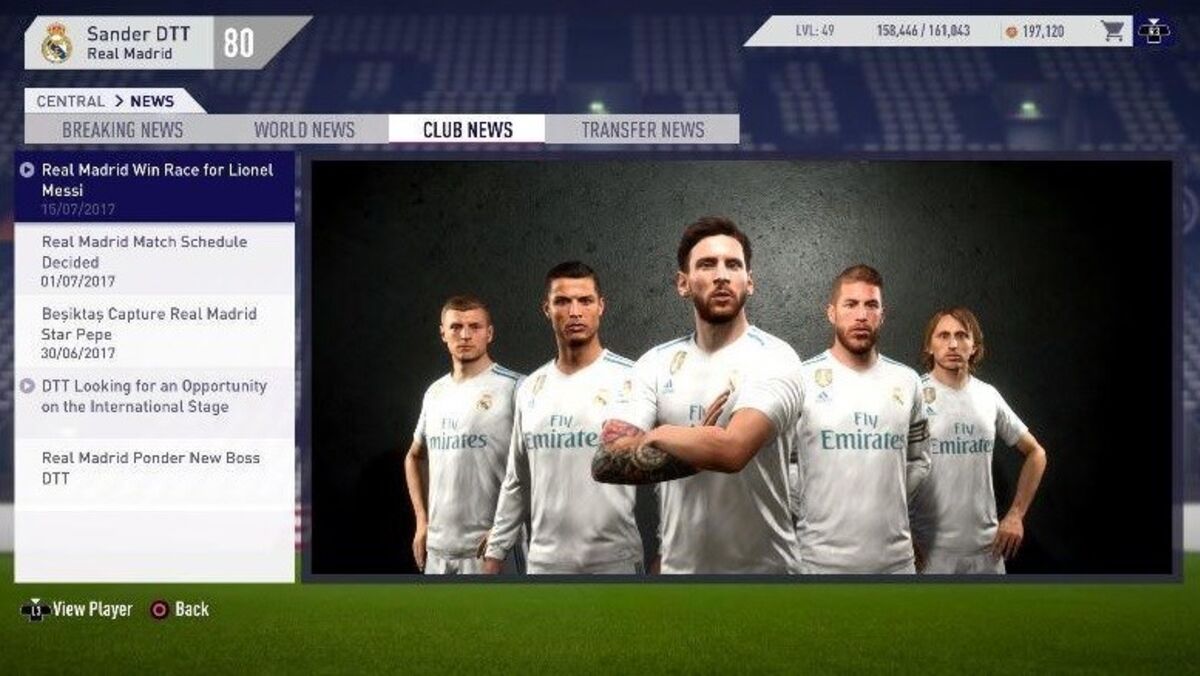Open the Lionel Messi signing headline
The width and height of the screenshot is (1200, 676).
tap(156, 187)
